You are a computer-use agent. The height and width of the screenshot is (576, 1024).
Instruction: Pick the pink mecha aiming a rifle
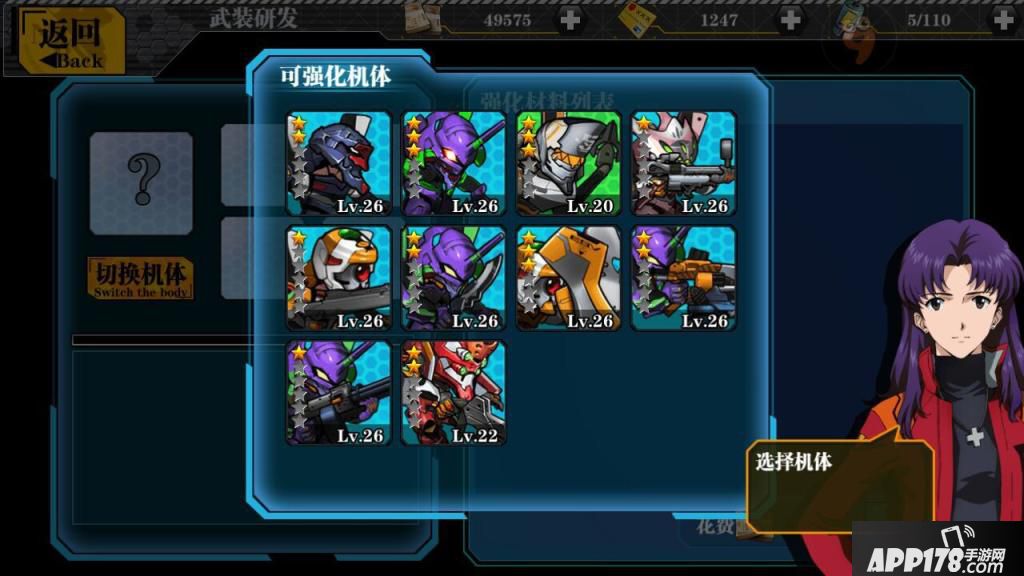(683, 163)
